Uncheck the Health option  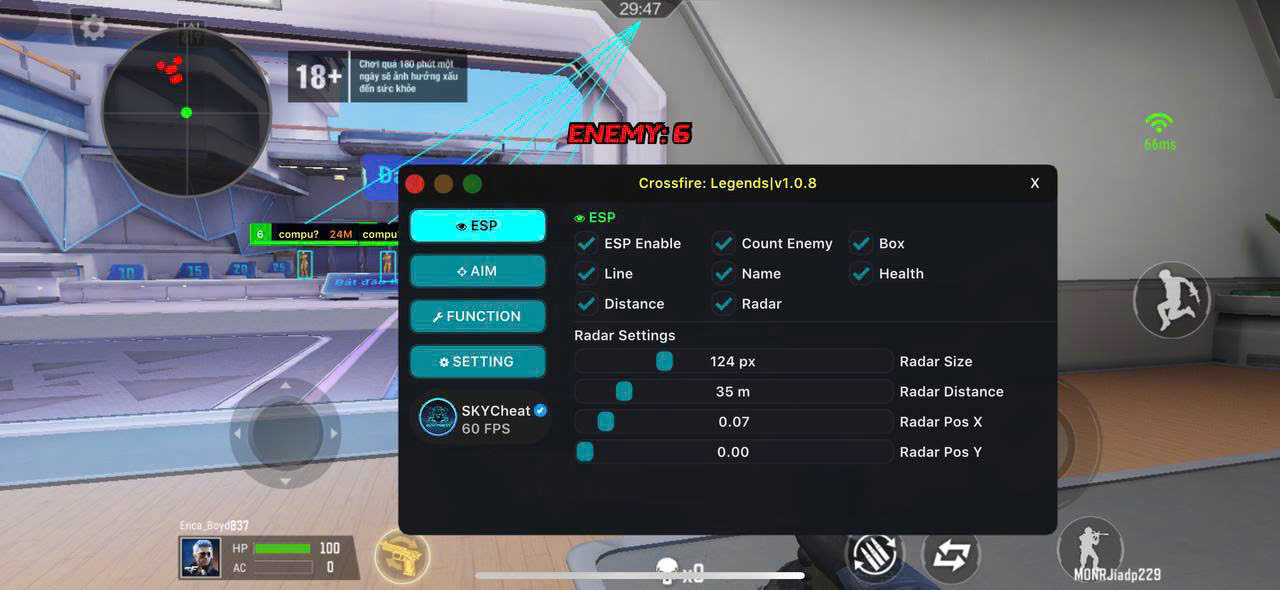pyautogui.click(x=861, y=273)
